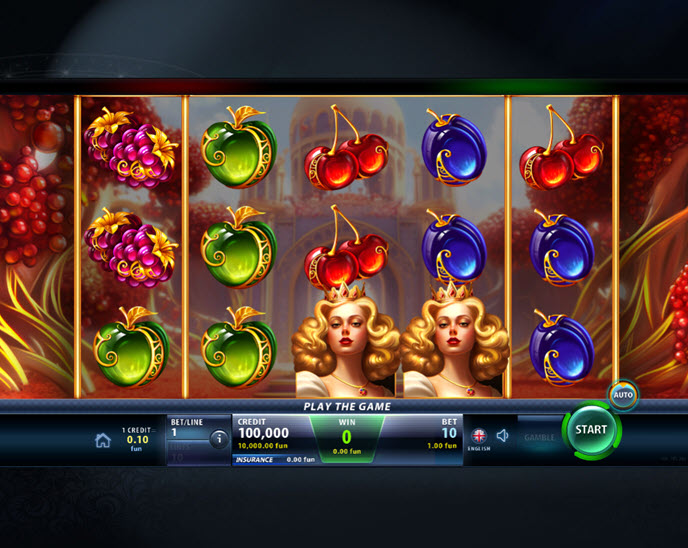The image size is (688, 548).
Task: Change the English language flag
Action: point(479,436)
